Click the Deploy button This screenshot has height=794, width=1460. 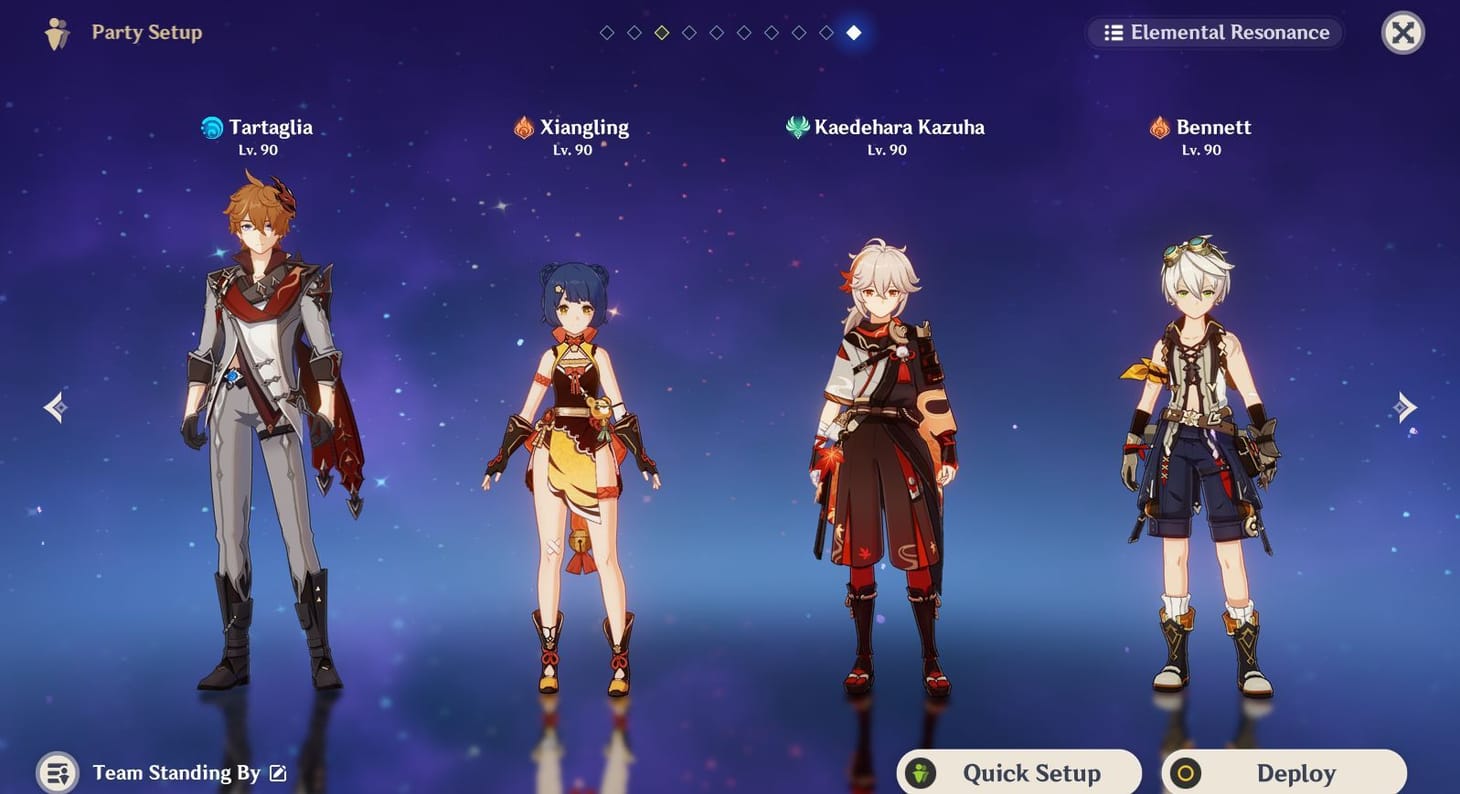(x=1283, y=772)
